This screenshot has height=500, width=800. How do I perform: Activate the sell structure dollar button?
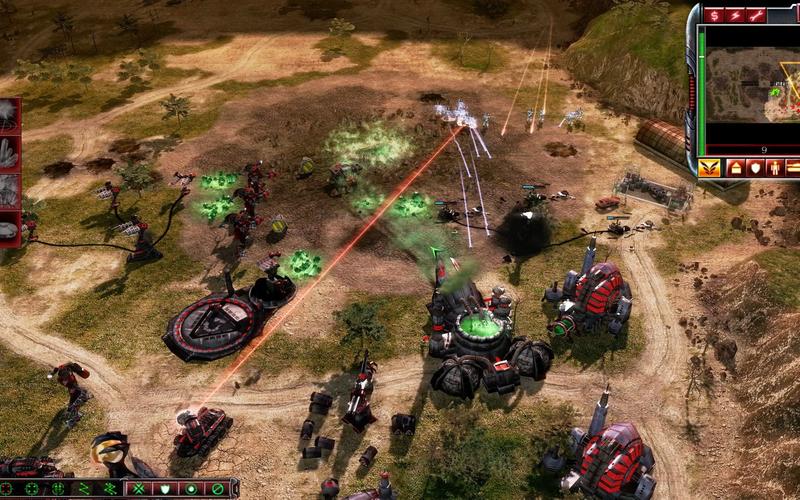715,14
